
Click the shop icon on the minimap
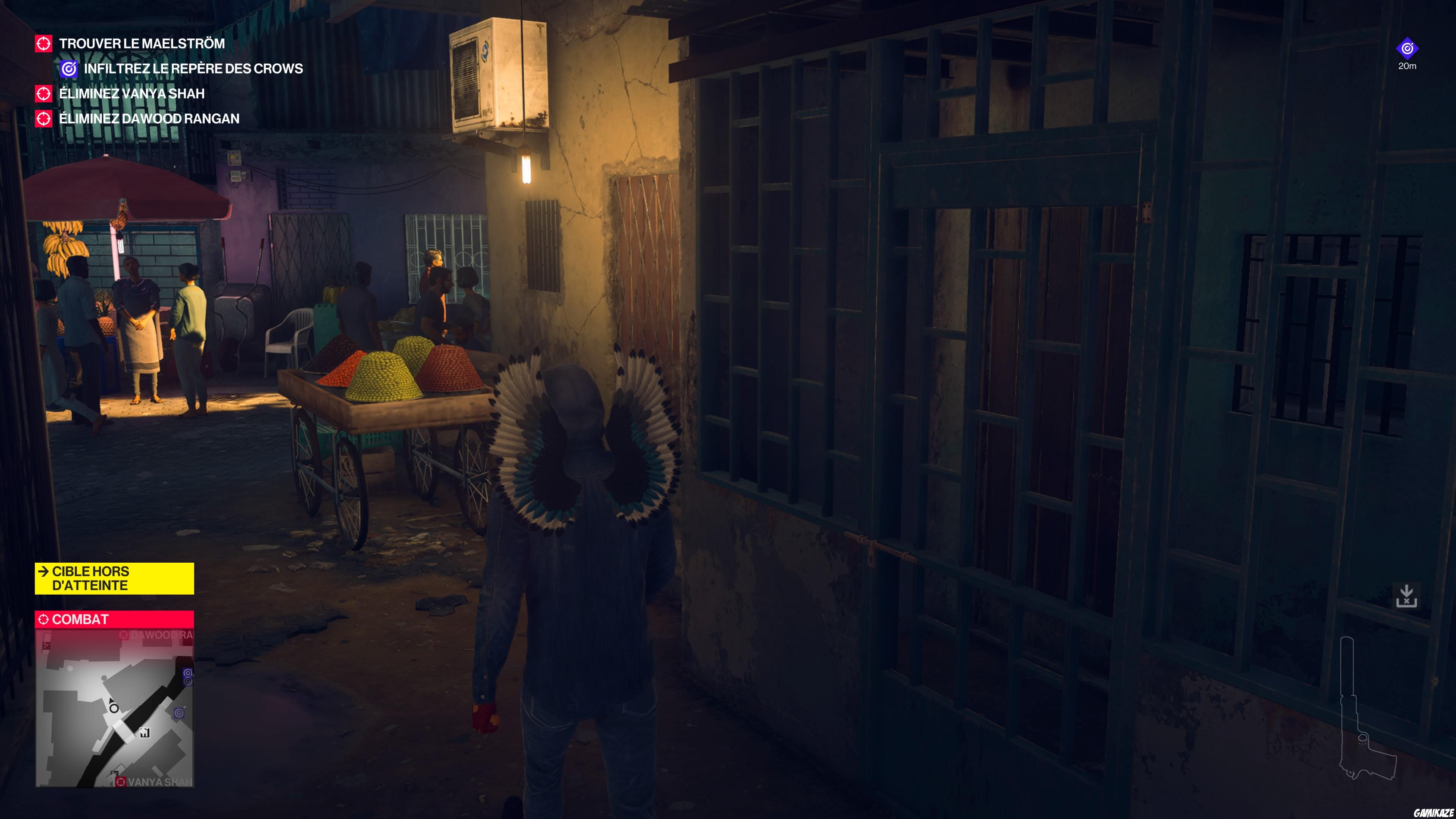click(145, 733)
